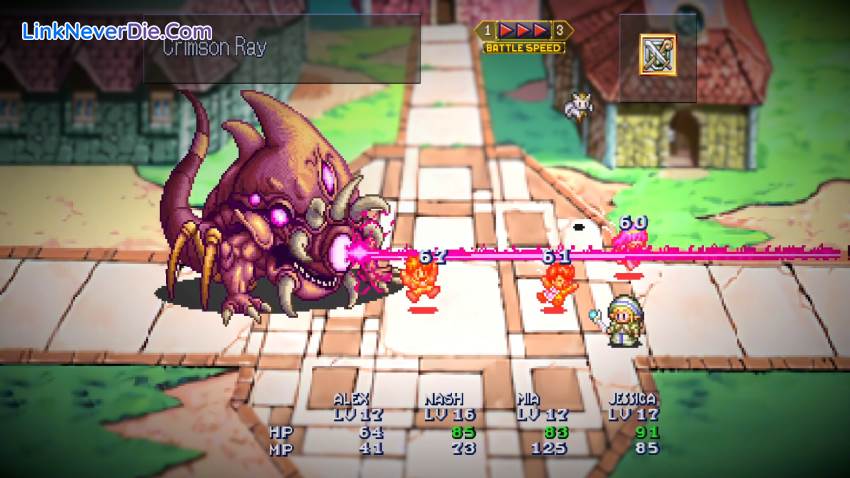850x478 pixels.
Task: Change the Battle Speed arrow indicator
Action: tap(525, 29)
